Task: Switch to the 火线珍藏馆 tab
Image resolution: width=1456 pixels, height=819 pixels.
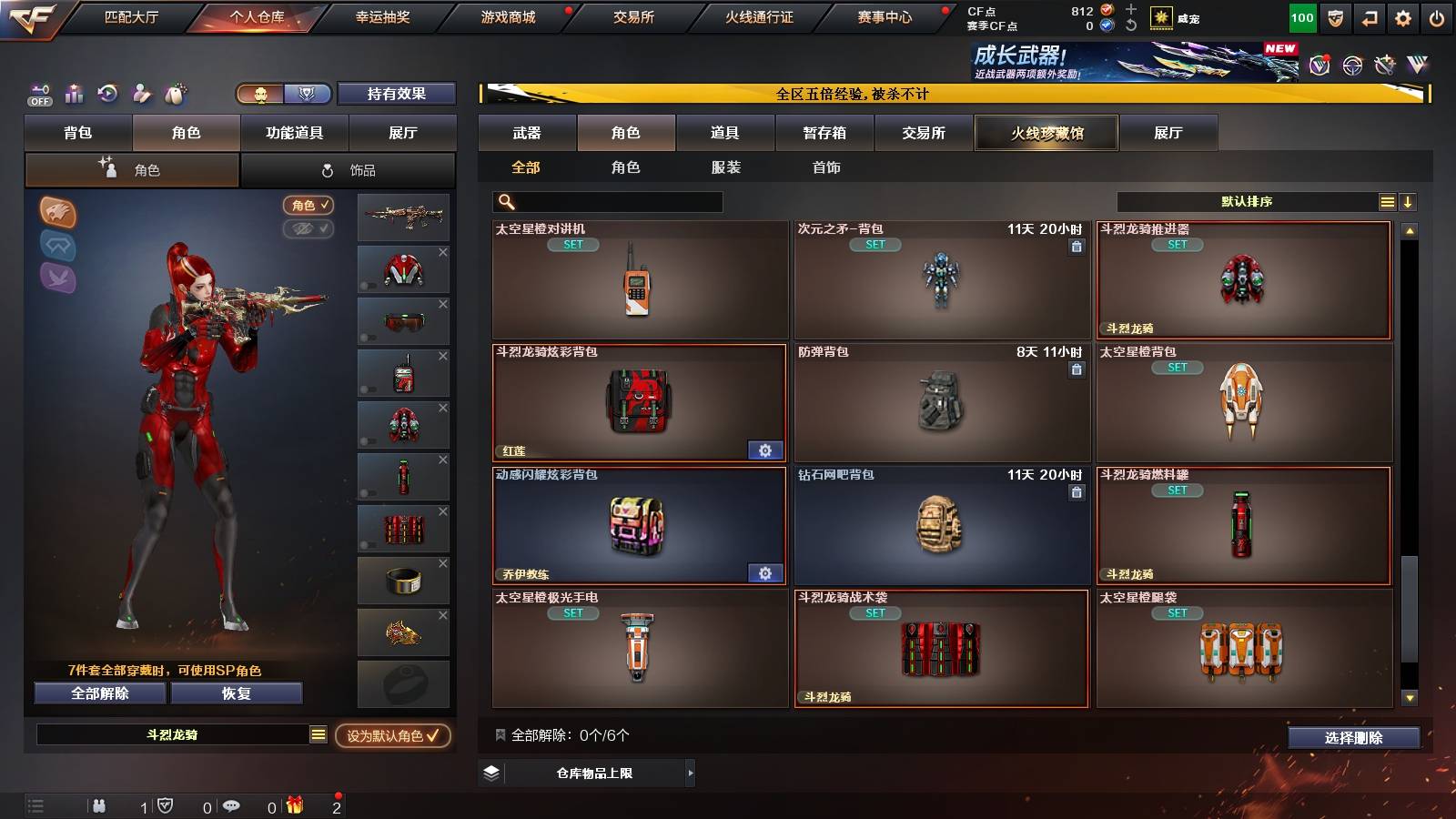Action: click(x=1046, y=133)
